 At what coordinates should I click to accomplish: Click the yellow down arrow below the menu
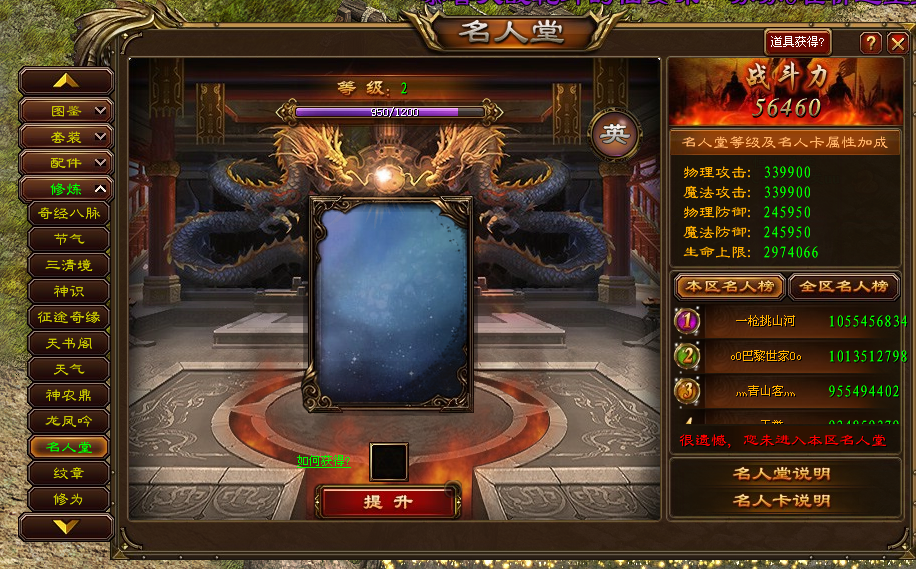[x=66, y=526]
